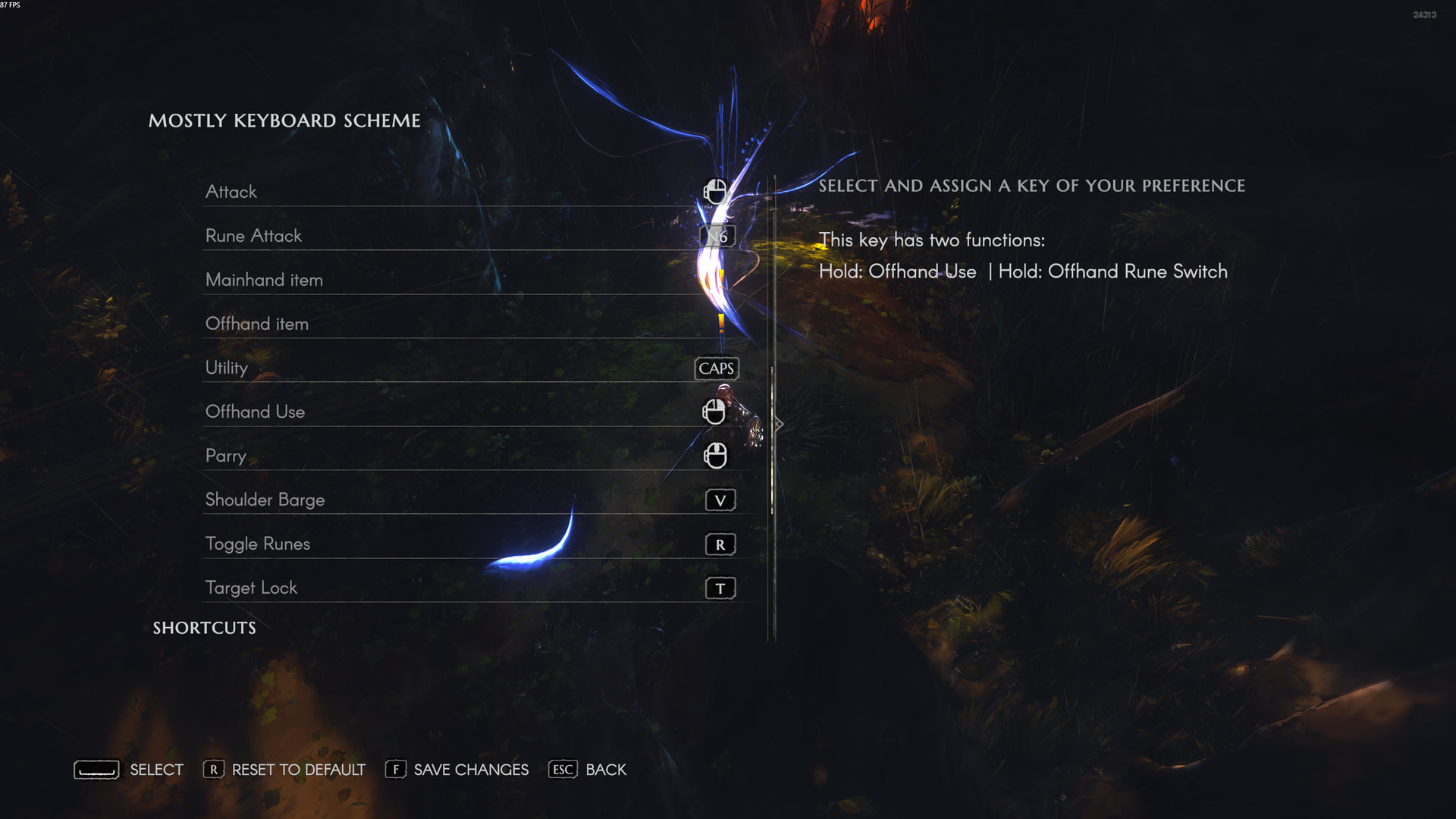
Task: Click the bindings list scrollbar
Action: (772, 440)
